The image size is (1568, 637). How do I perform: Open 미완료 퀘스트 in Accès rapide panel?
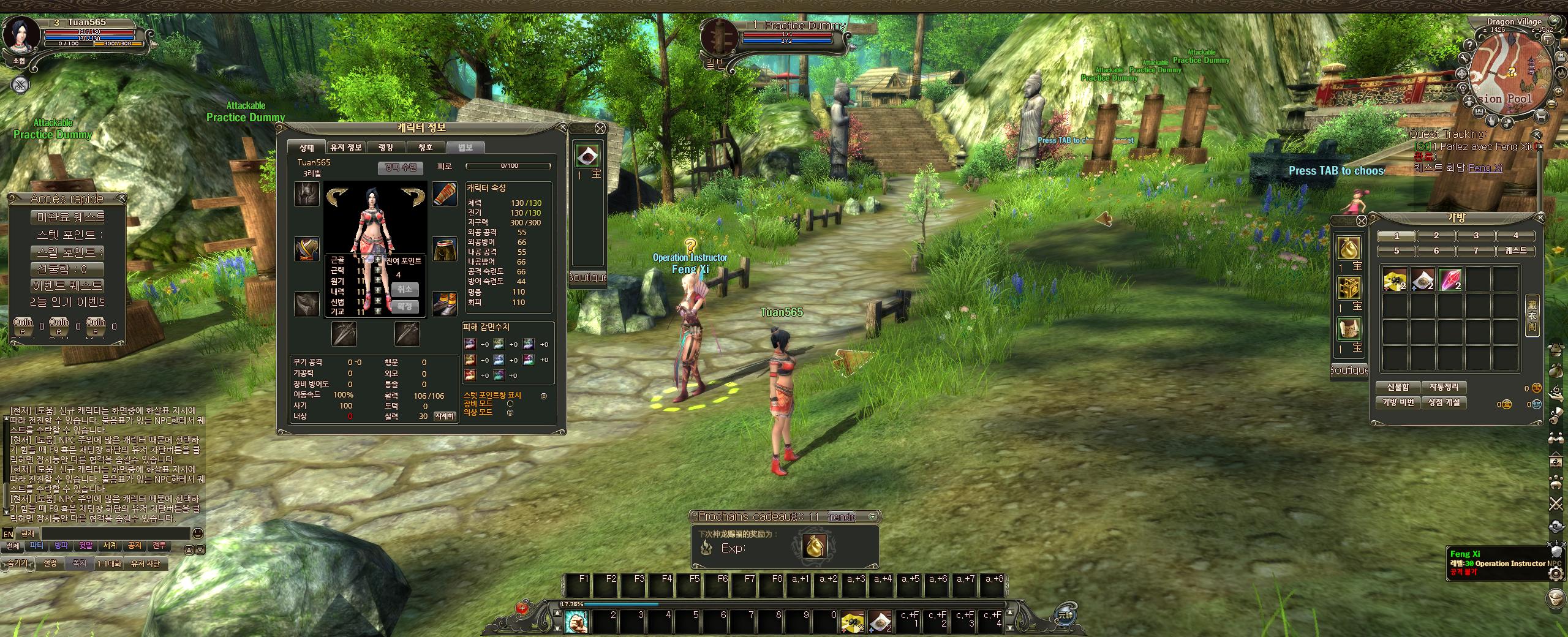[x=67, y=217]
